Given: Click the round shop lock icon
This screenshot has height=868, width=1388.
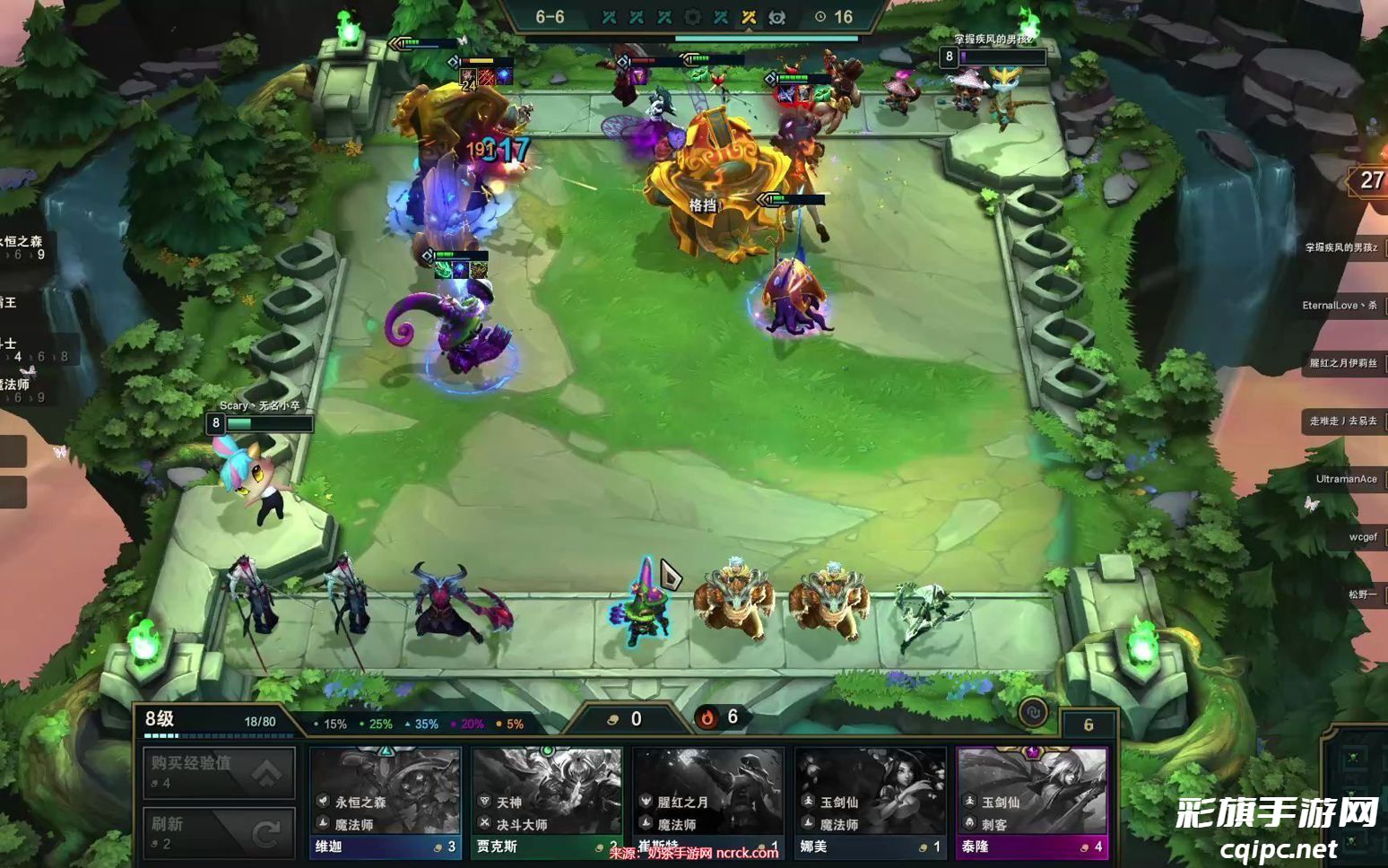Looking at the screenshot, I should coord(1033,713).
